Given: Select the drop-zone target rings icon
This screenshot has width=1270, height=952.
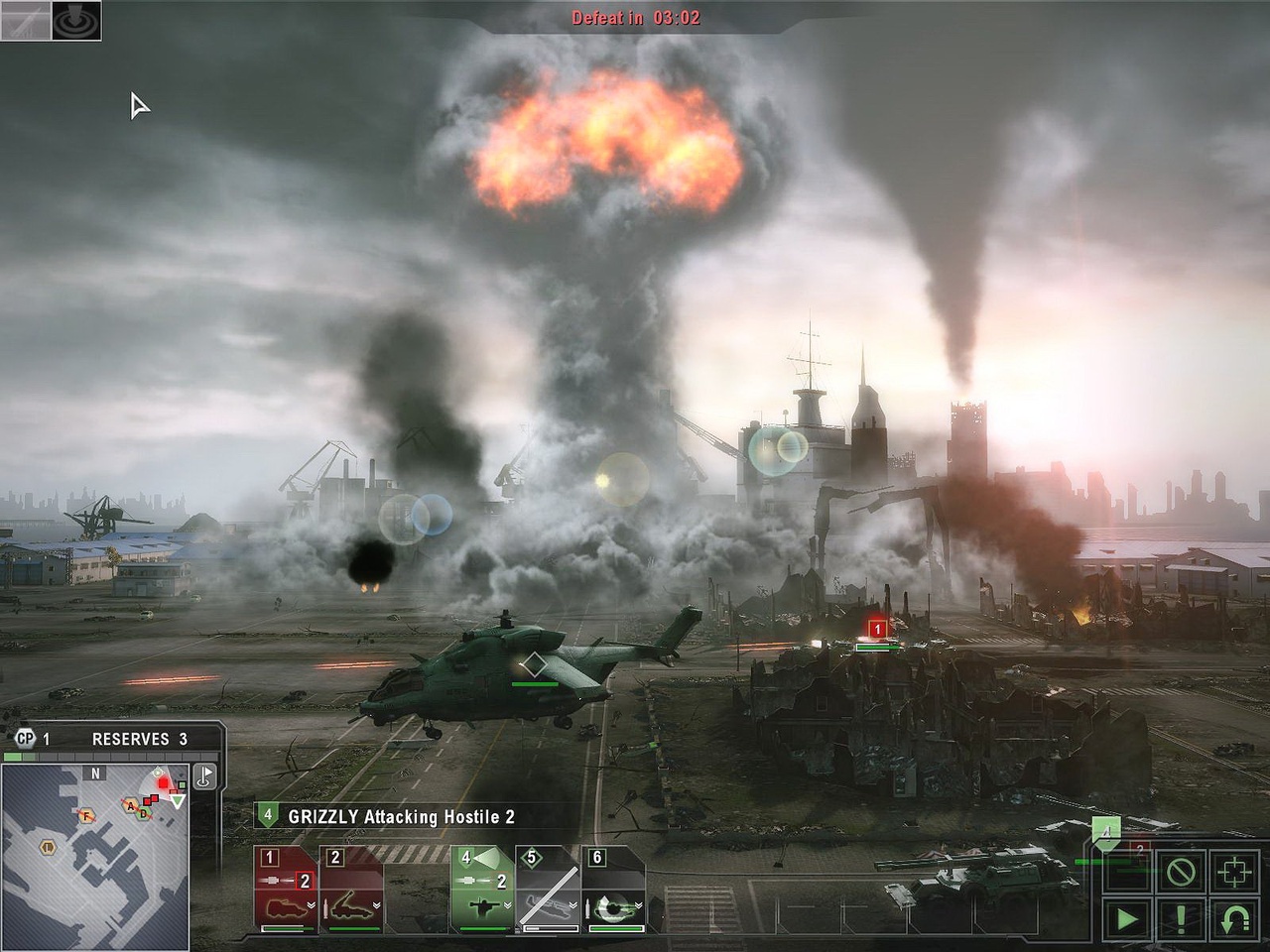Looking at the screenshot, I should coord(75,20).
